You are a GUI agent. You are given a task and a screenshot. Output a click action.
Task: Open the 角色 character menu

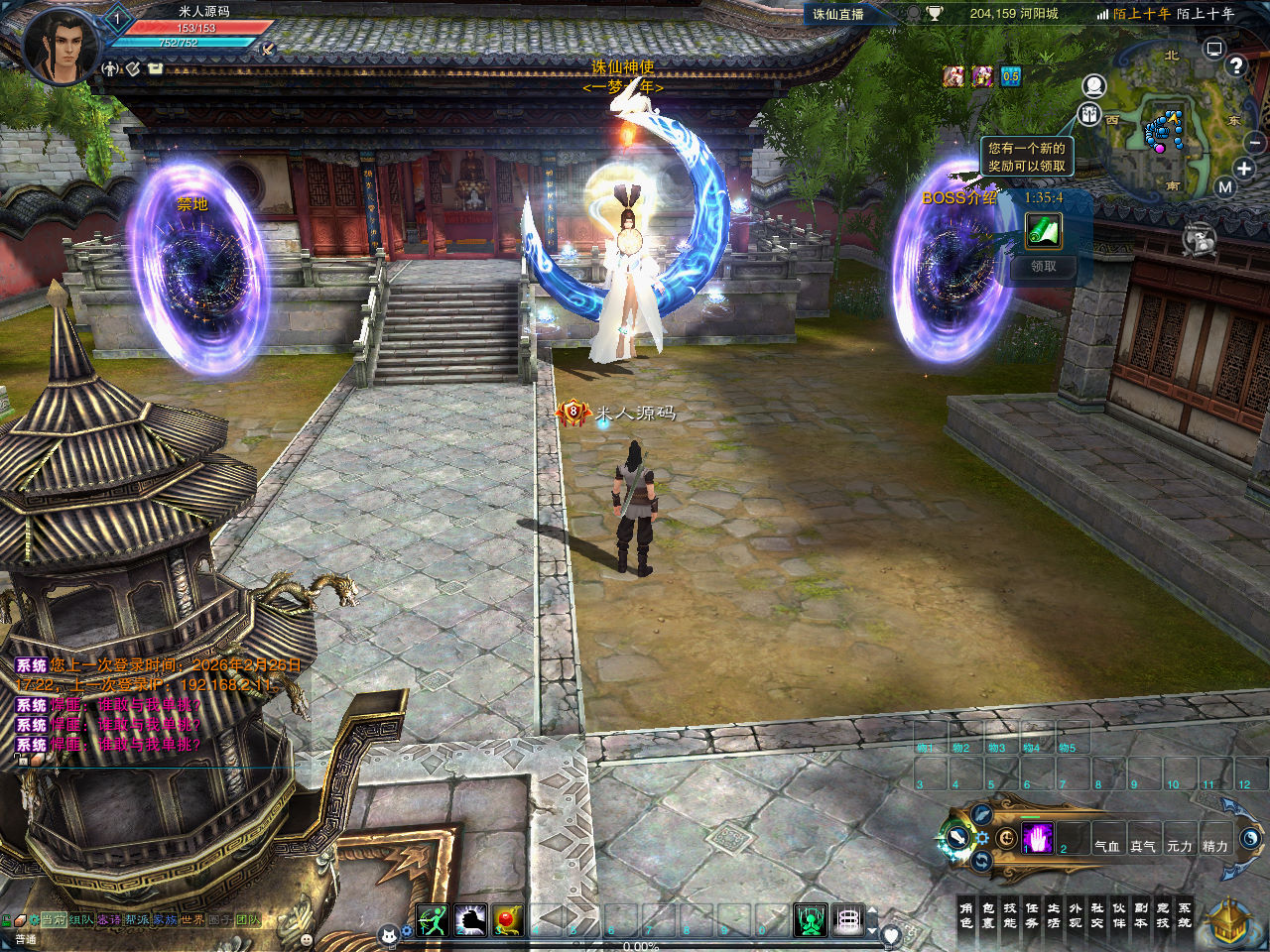click(966, 914)
